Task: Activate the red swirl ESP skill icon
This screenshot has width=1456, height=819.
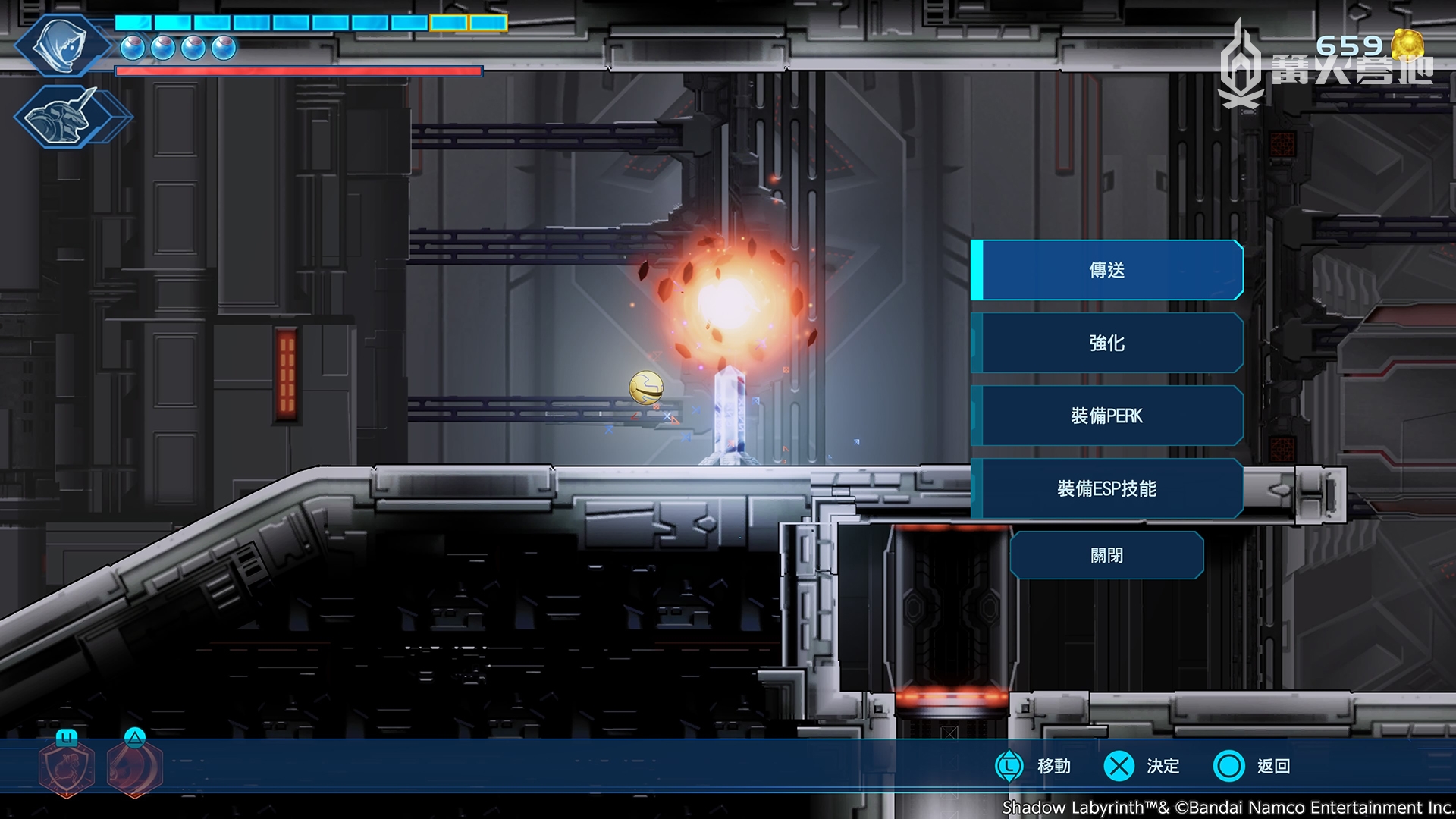Action: click(135, 767)
